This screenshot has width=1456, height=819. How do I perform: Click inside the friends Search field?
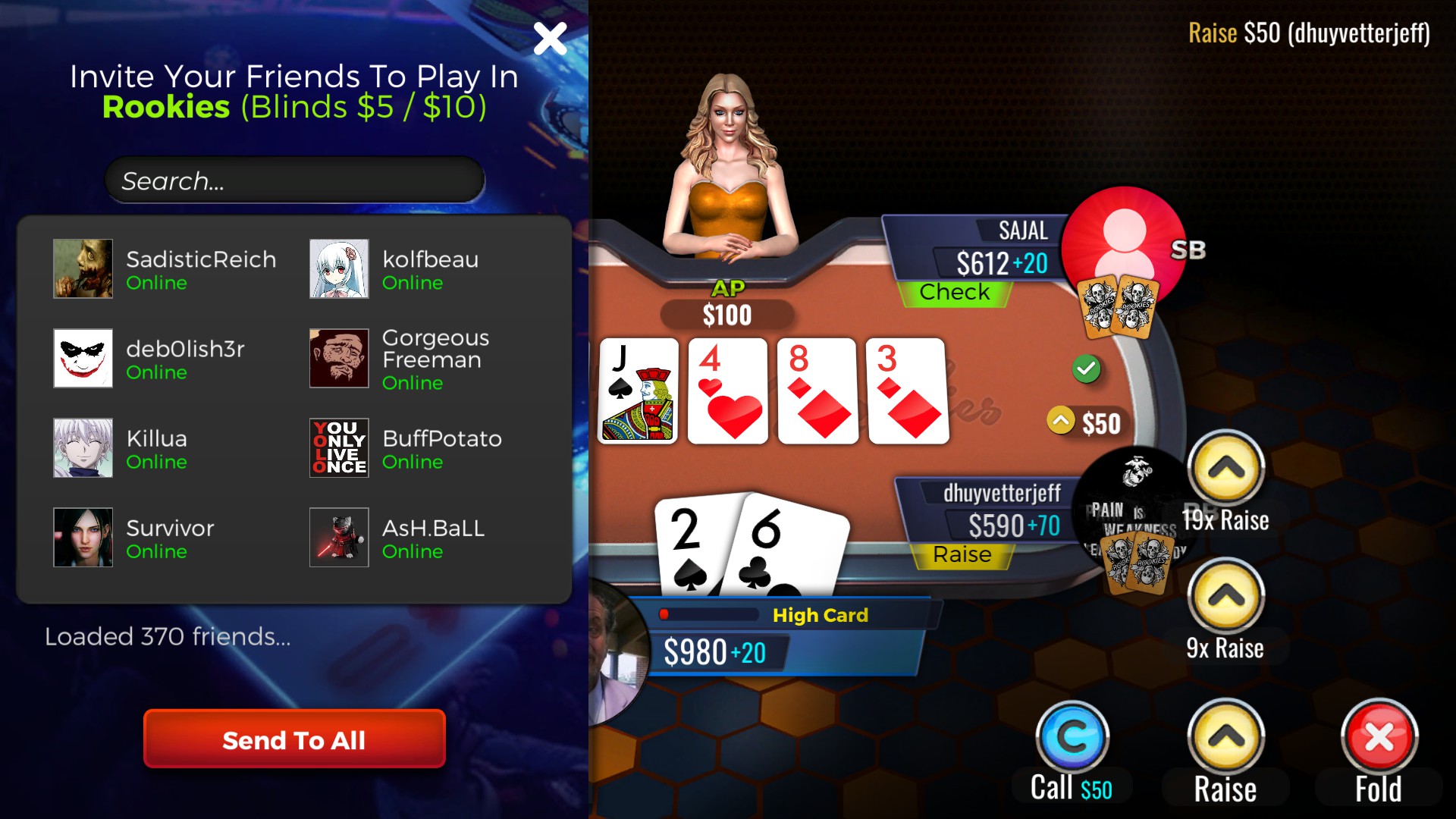coord(294,180)
